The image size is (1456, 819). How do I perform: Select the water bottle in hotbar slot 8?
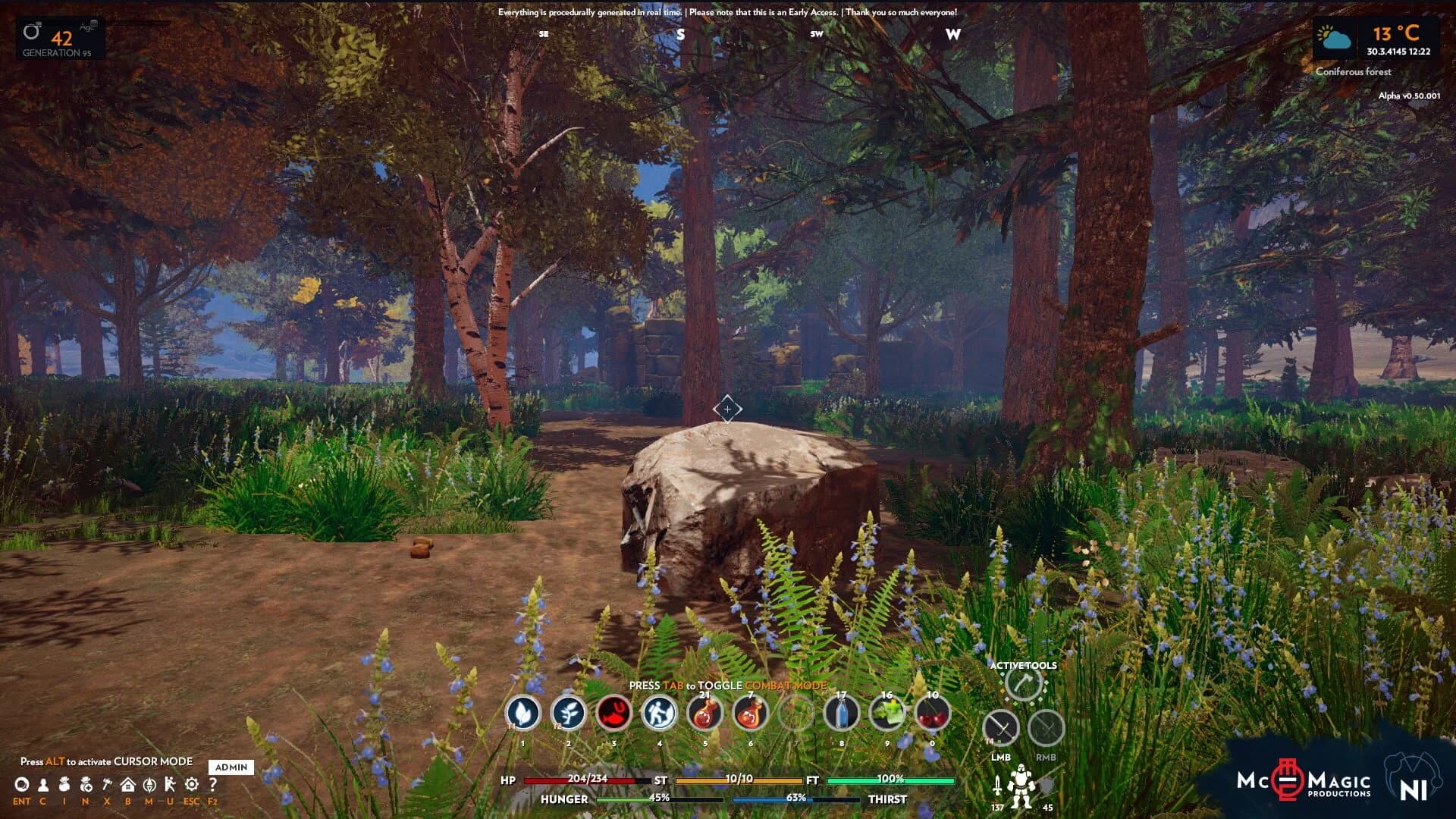click(842, 714)
